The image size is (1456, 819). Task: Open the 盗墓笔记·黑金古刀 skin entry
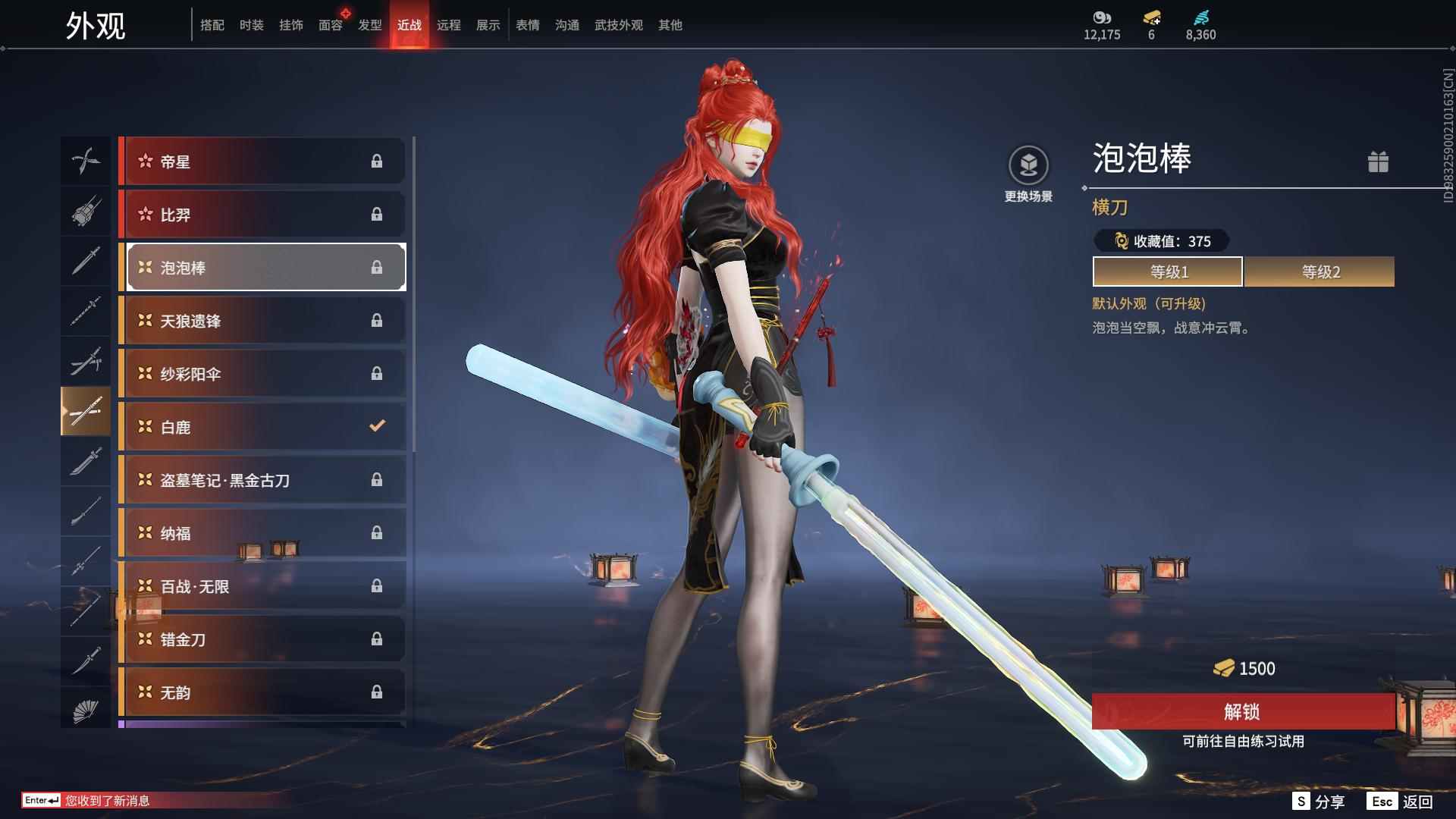(x=262, y=479)
